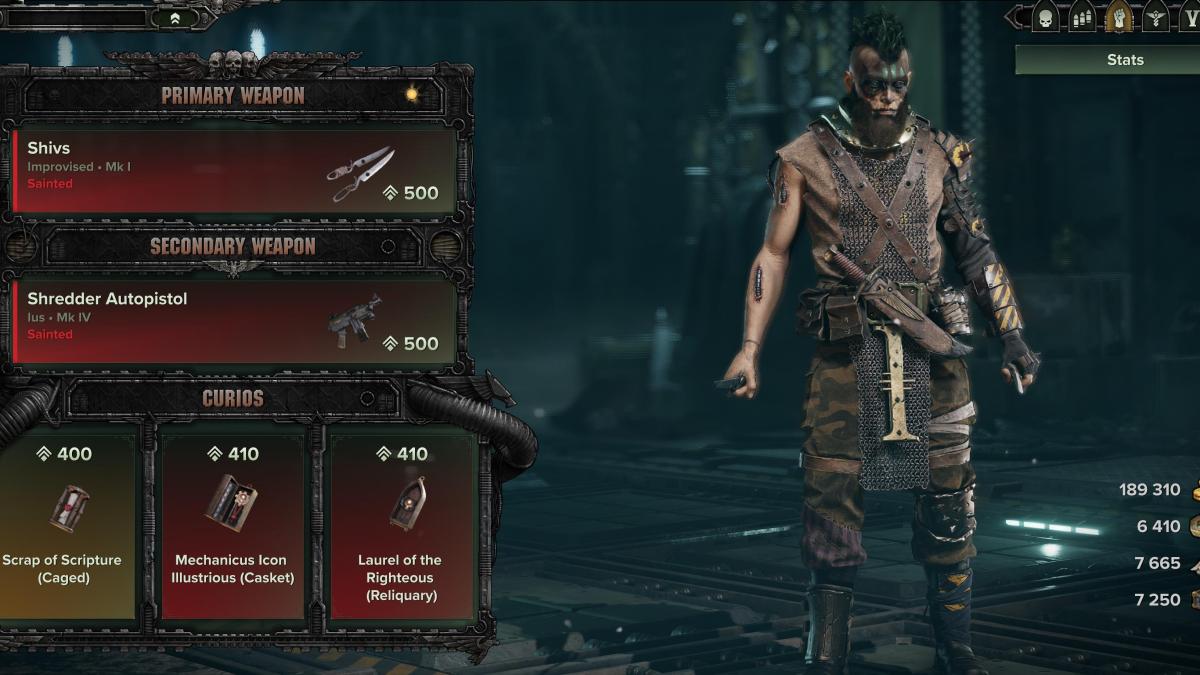Choose the Scrap of Scripture (Caged) curio
The height and width of the screenshot is (675, 1200).
click(67, 523)
